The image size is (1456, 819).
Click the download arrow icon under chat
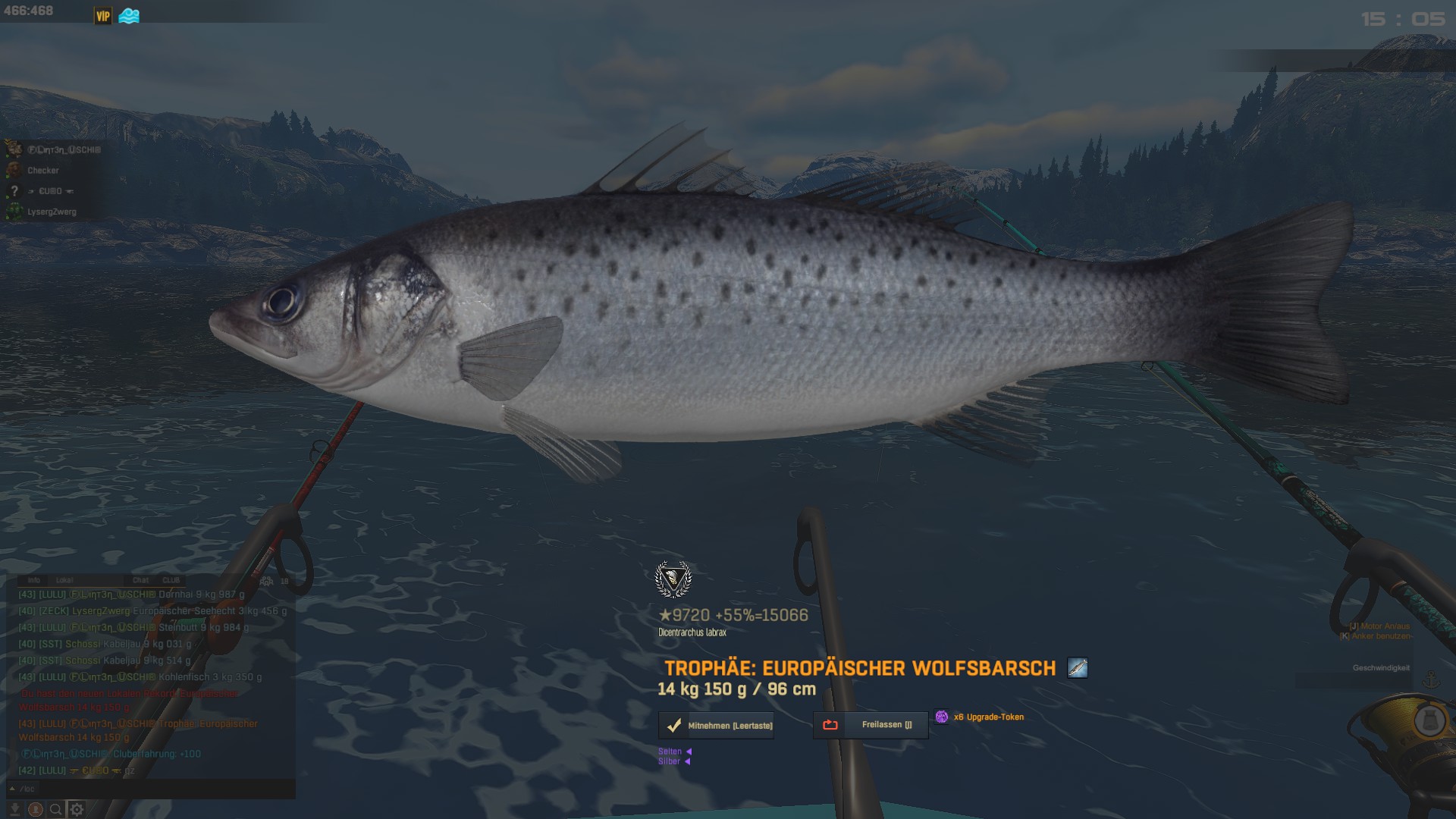tap(14, 809)
